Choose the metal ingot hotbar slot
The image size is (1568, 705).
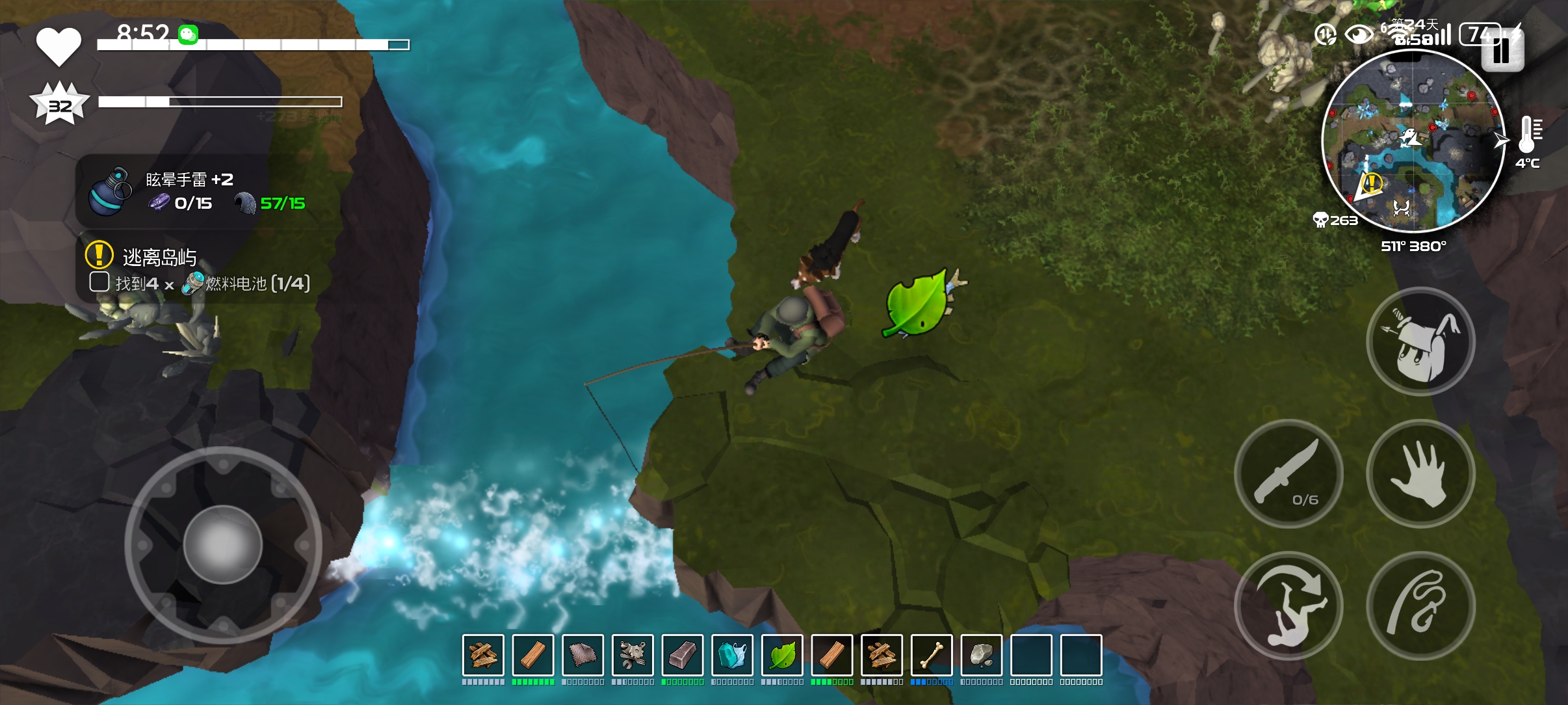[683, 655]
